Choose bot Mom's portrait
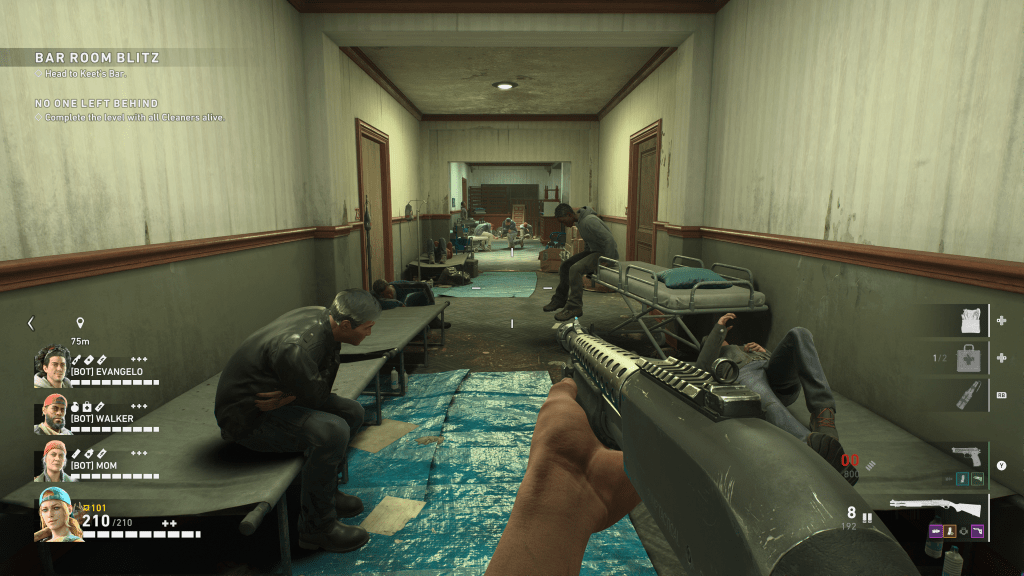 coord(52,460)
